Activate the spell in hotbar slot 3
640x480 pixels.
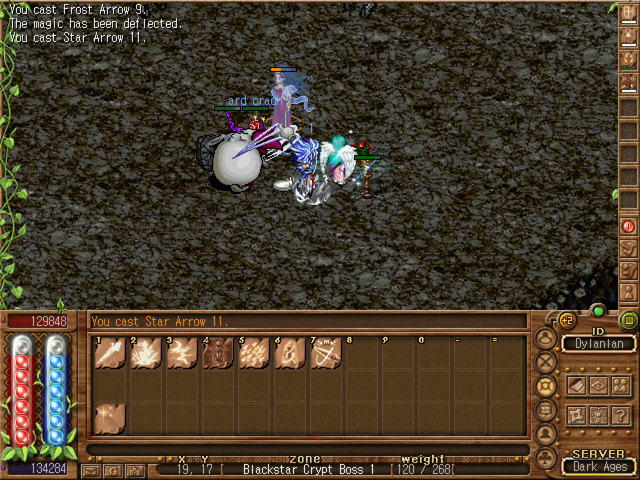pos(182,353)
